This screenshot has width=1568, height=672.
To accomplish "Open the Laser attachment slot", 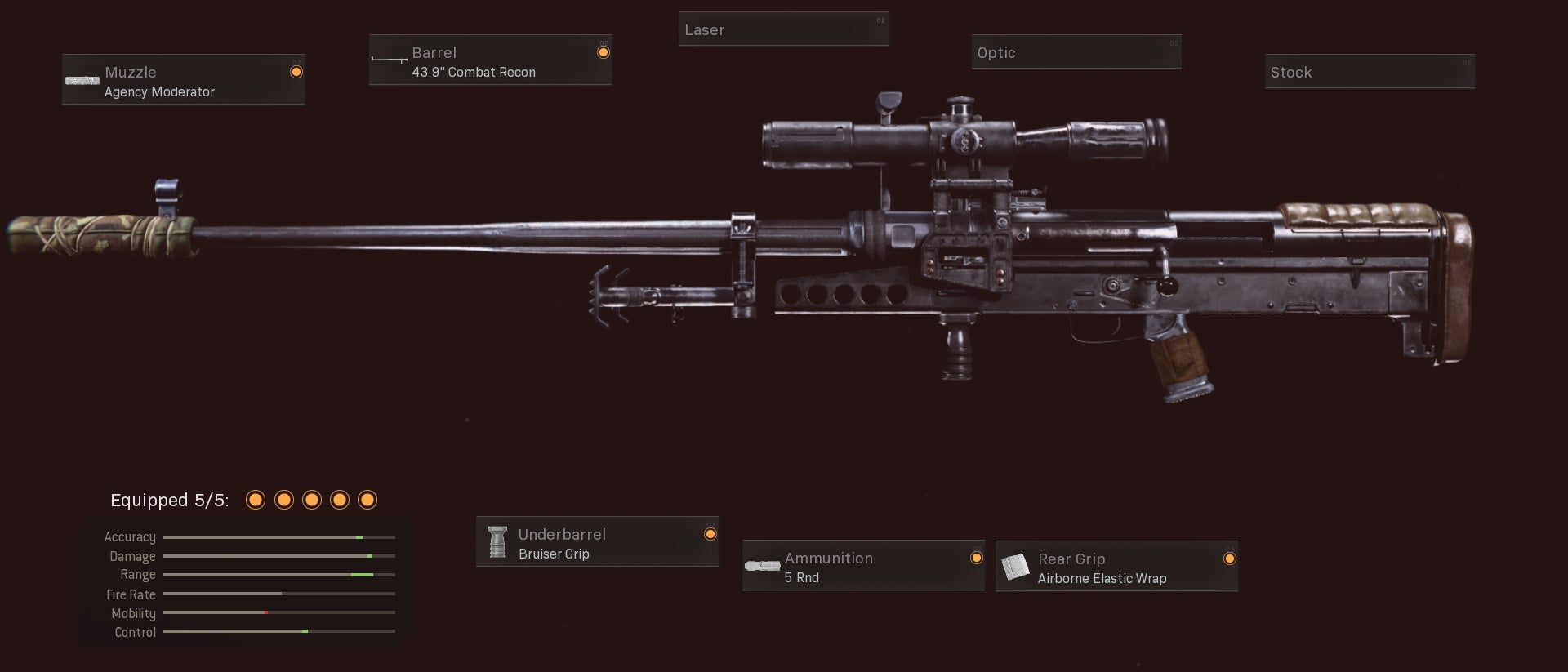I will (x=782, y=29).
